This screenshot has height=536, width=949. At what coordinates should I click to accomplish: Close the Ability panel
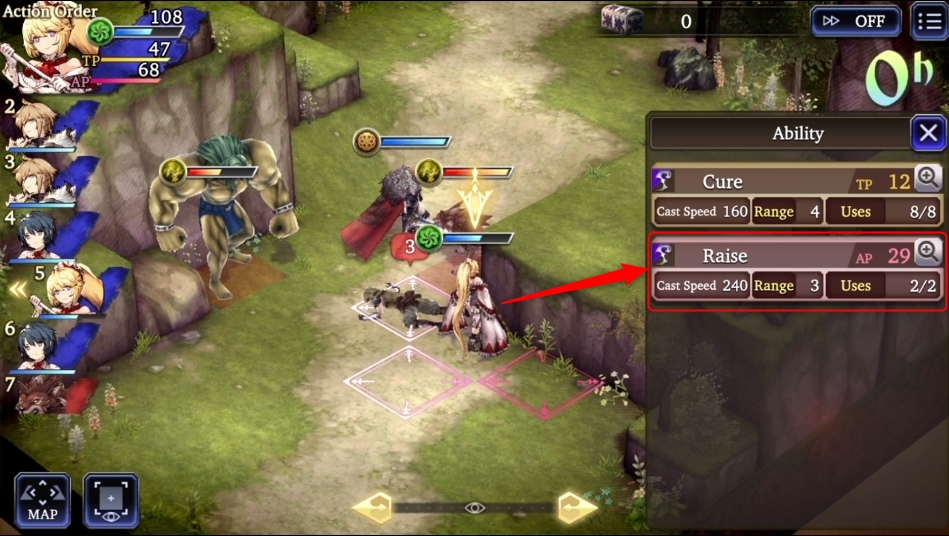(928, 133)
